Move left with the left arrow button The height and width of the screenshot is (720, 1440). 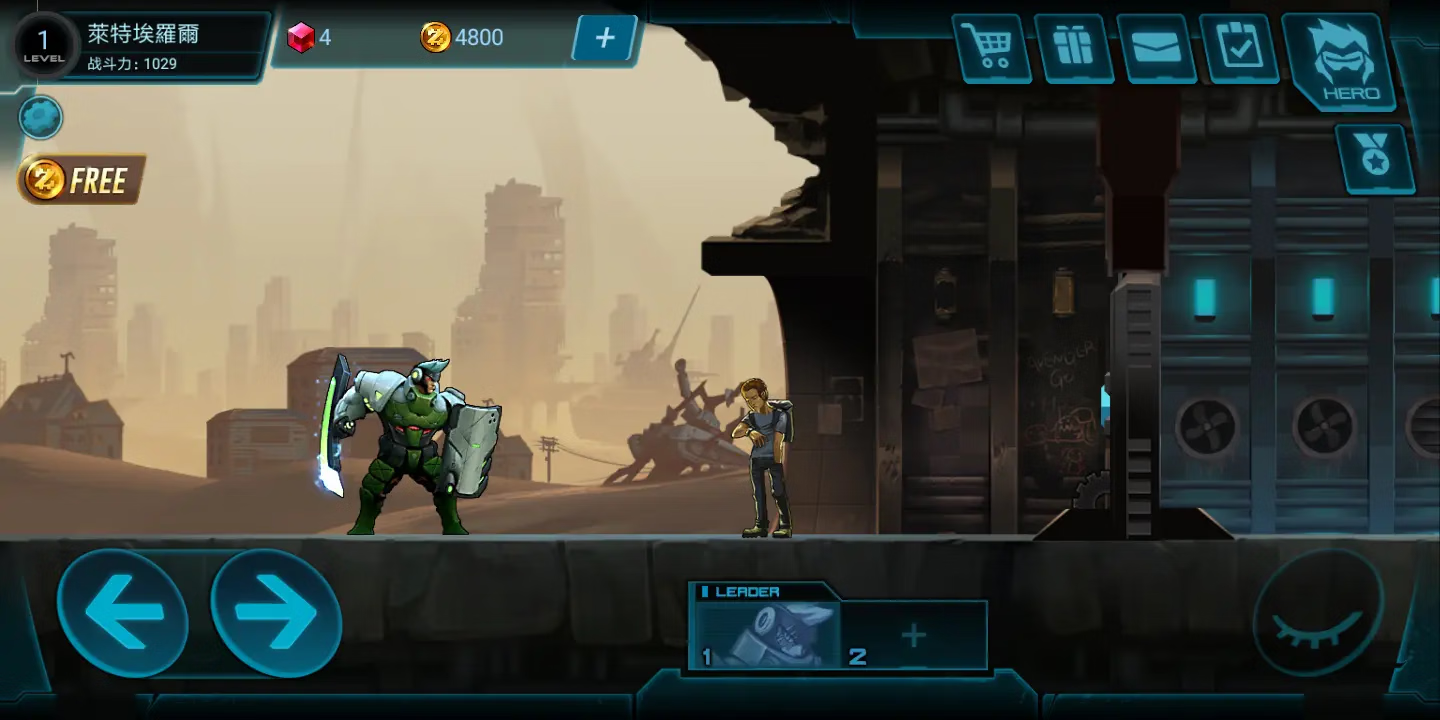[x=122, y=612]
